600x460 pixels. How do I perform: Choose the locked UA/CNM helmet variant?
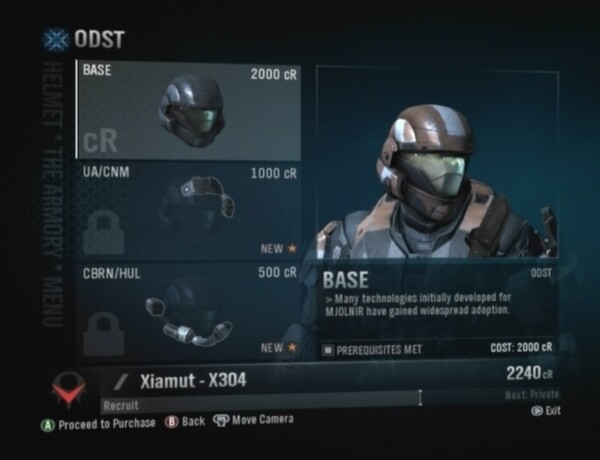(188, 211)
